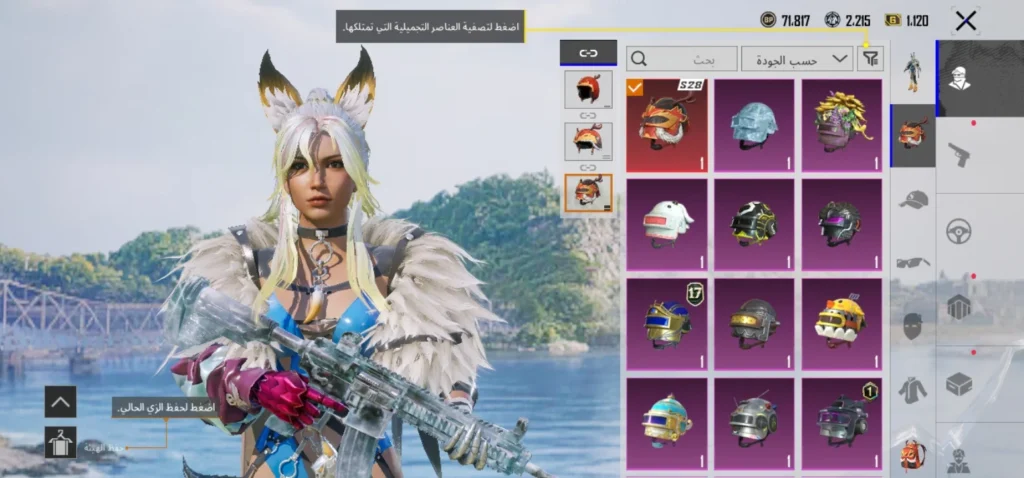Screen dimensions: 1024x478
Task: Open the steering wheel vehicles section
Action: [x=959, y=231]
